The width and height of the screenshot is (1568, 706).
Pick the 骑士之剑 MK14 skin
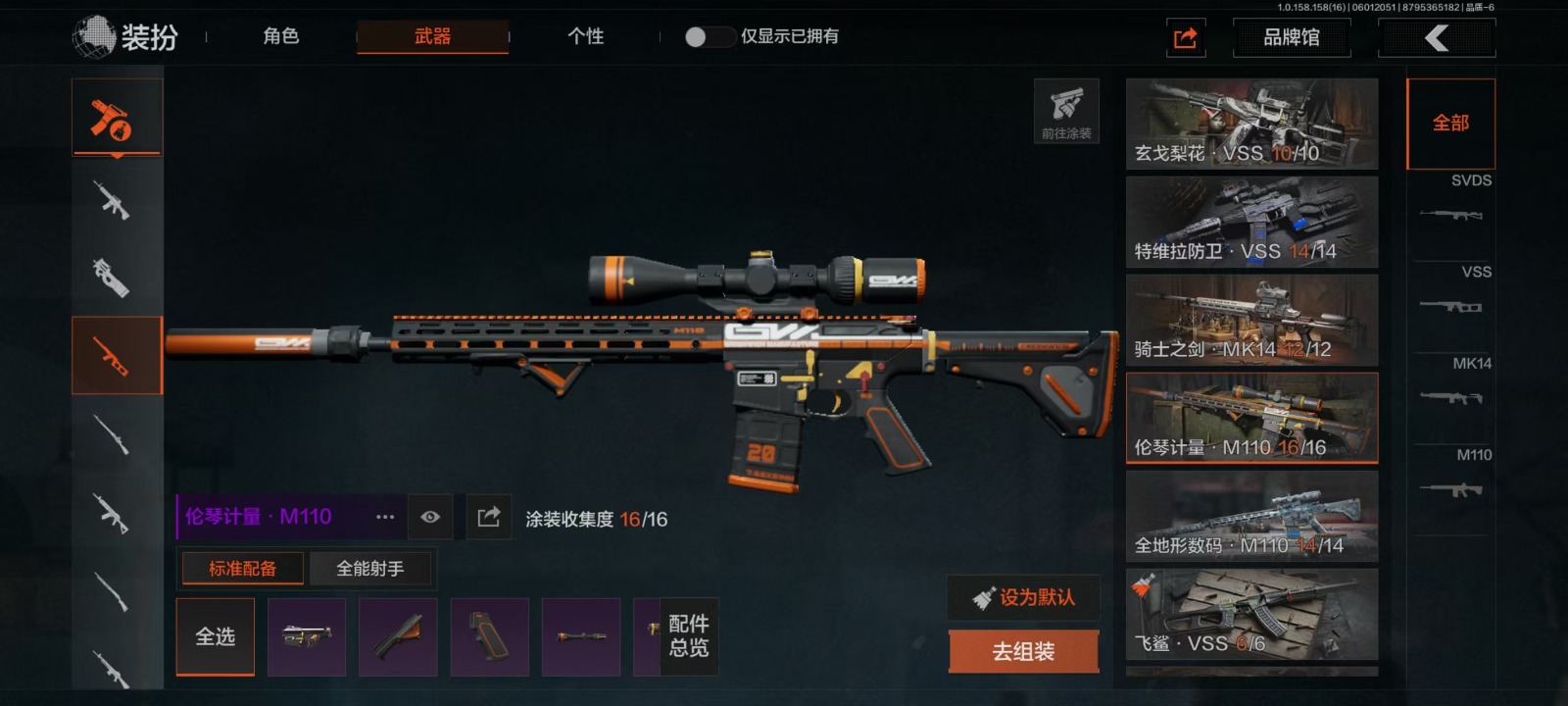tap(1251, 321)
